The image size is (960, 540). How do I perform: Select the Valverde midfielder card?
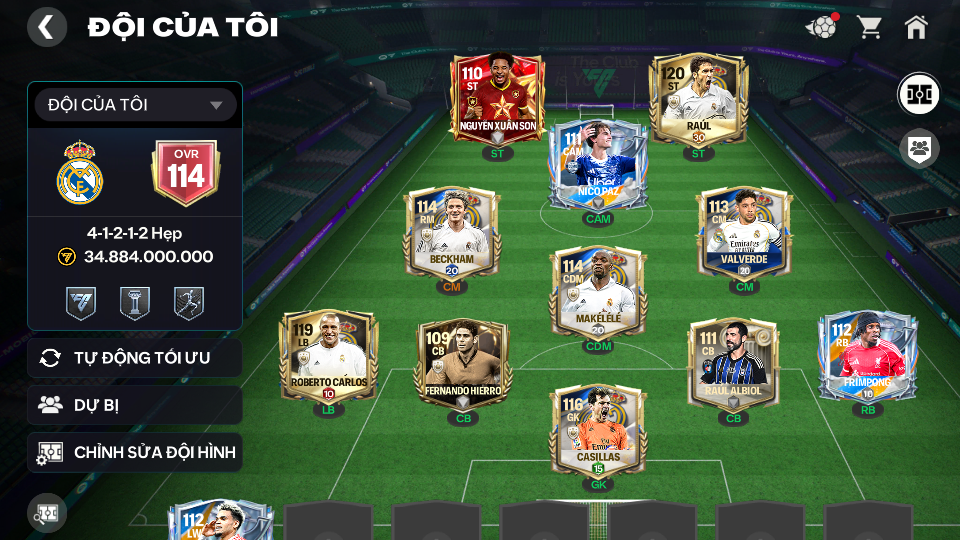[x=745, y=232]
